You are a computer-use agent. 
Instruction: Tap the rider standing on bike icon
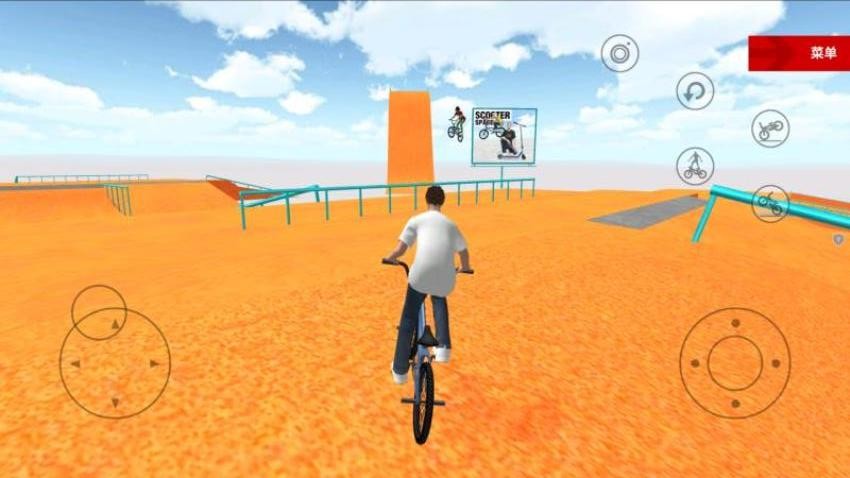coord(694,166)
